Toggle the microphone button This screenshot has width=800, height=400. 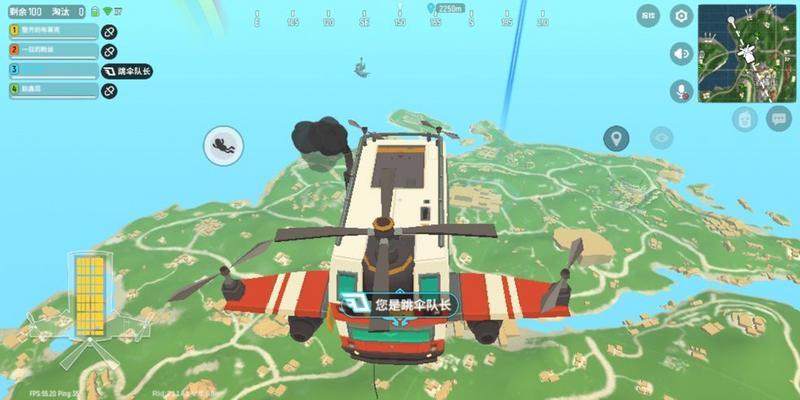point(681,90)
